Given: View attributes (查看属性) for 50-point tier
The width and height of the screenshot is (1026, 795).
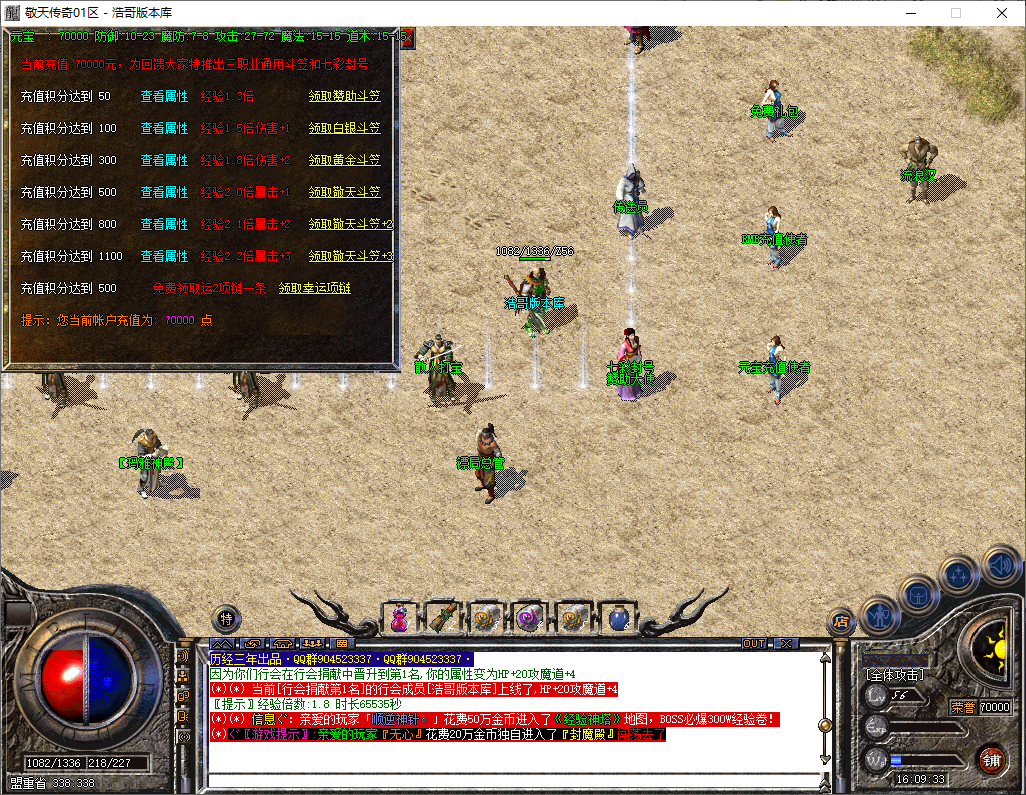Looking at the screenshot, I should coord(164,97).
